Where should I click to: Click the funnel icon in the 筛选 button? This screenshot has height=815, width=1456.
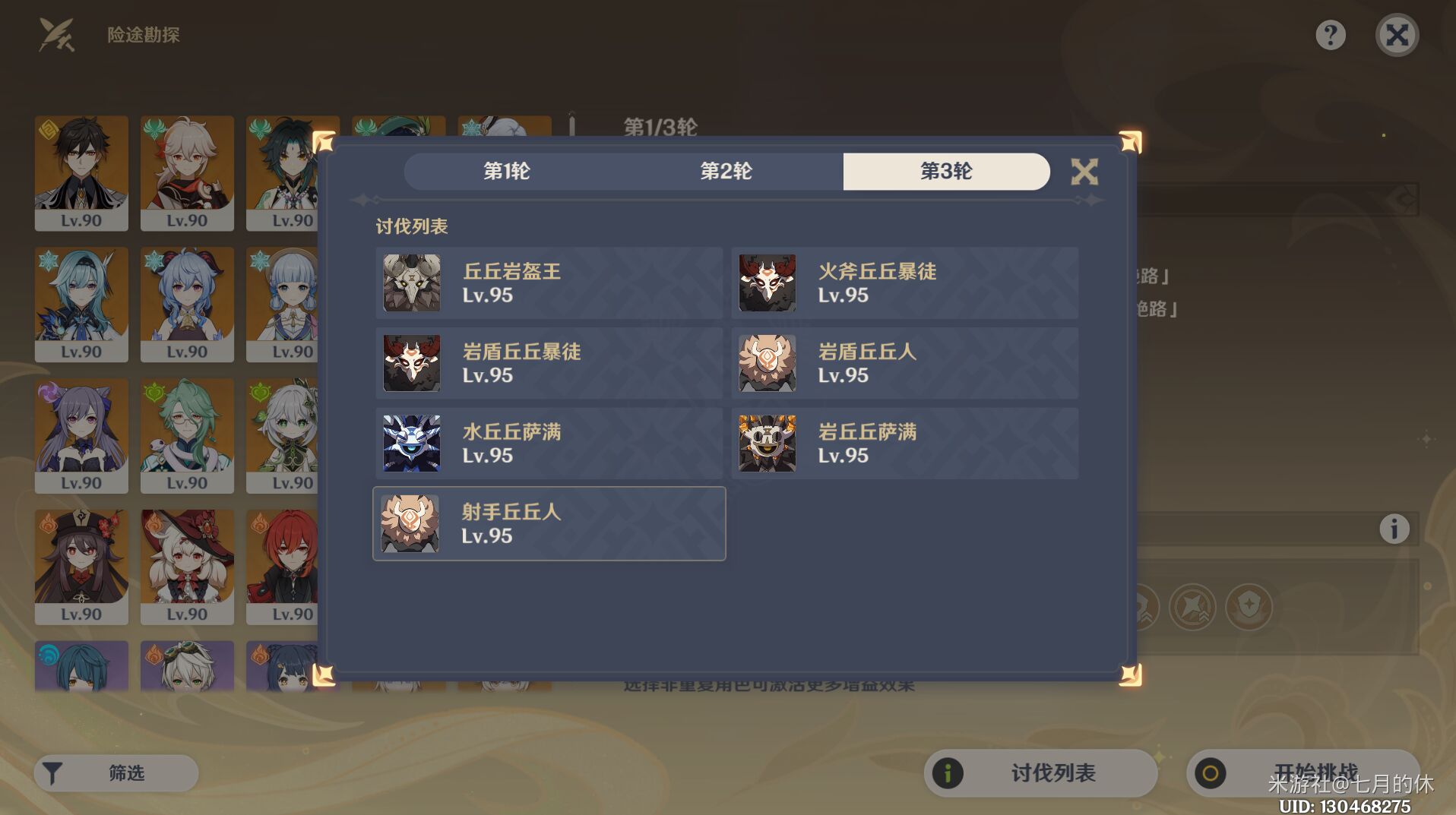(52, 772)
